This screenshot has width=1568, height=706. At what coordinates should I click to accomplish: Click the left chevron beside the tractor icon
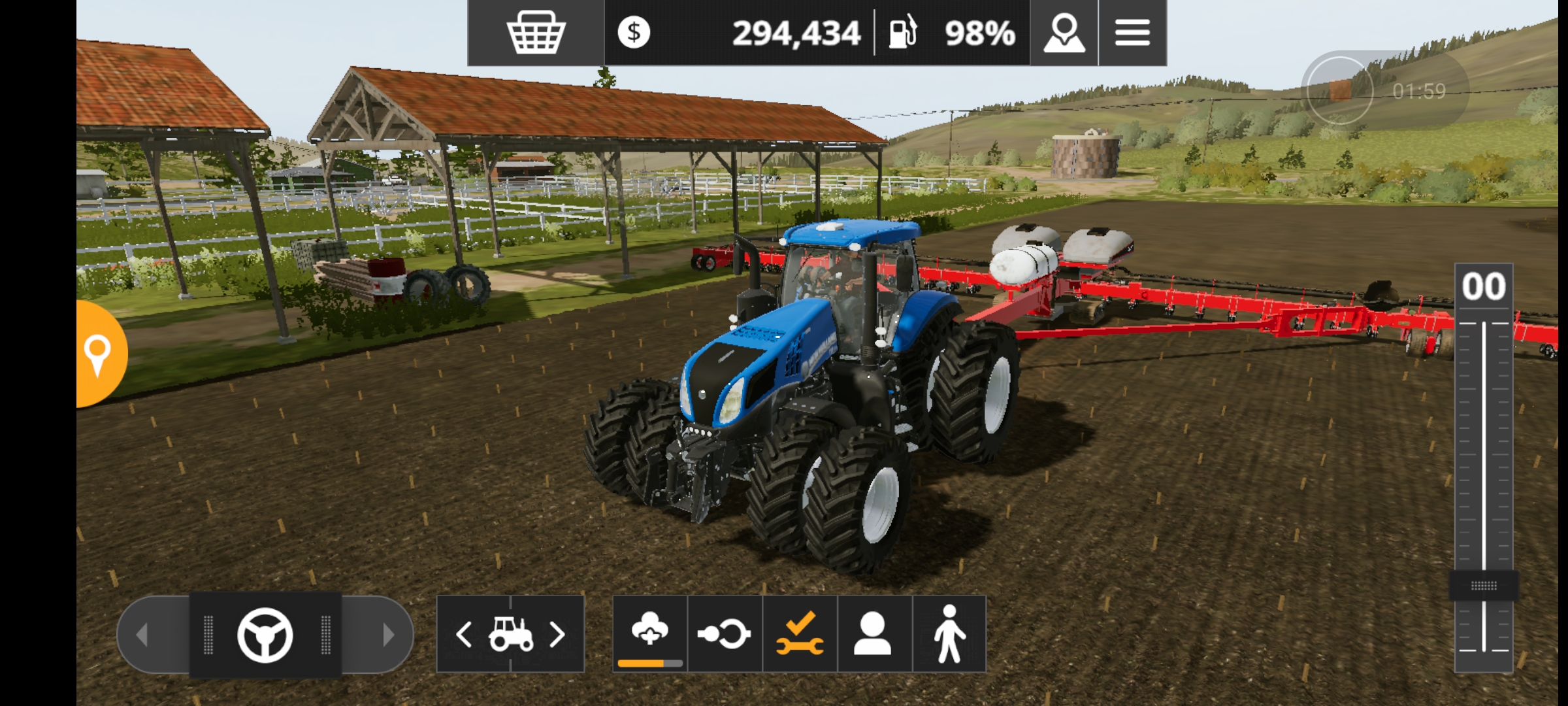pyautogui.click(x=465, y=633)
